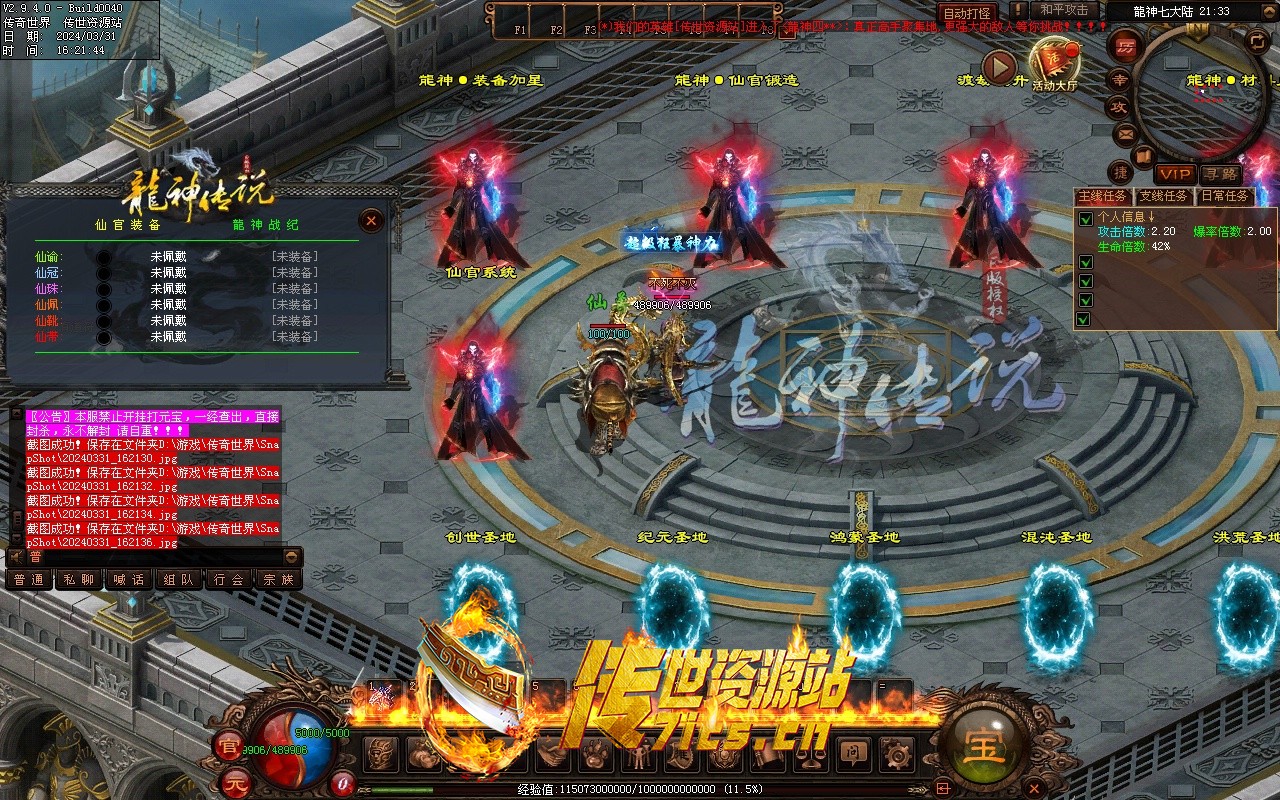Select the 行会 guild chat channel
Viewport: 1280px width, 800px height.
pos(229,579)
